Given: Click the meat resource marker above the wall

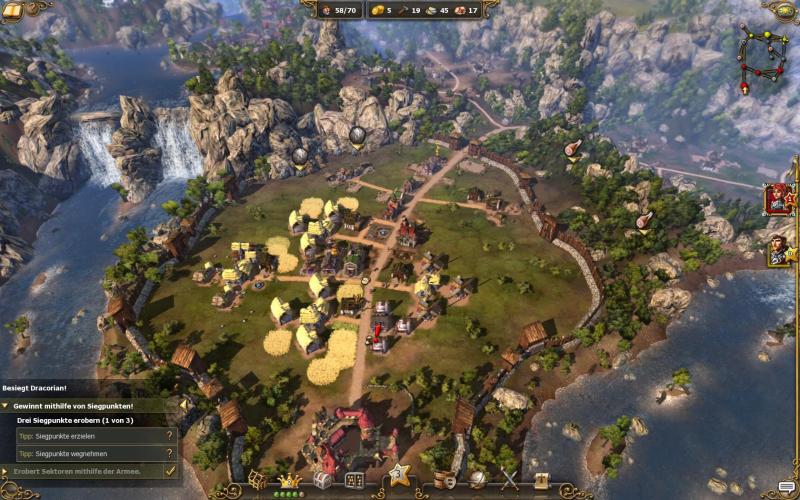Looking at the screenshot, I should pos(573,150).
